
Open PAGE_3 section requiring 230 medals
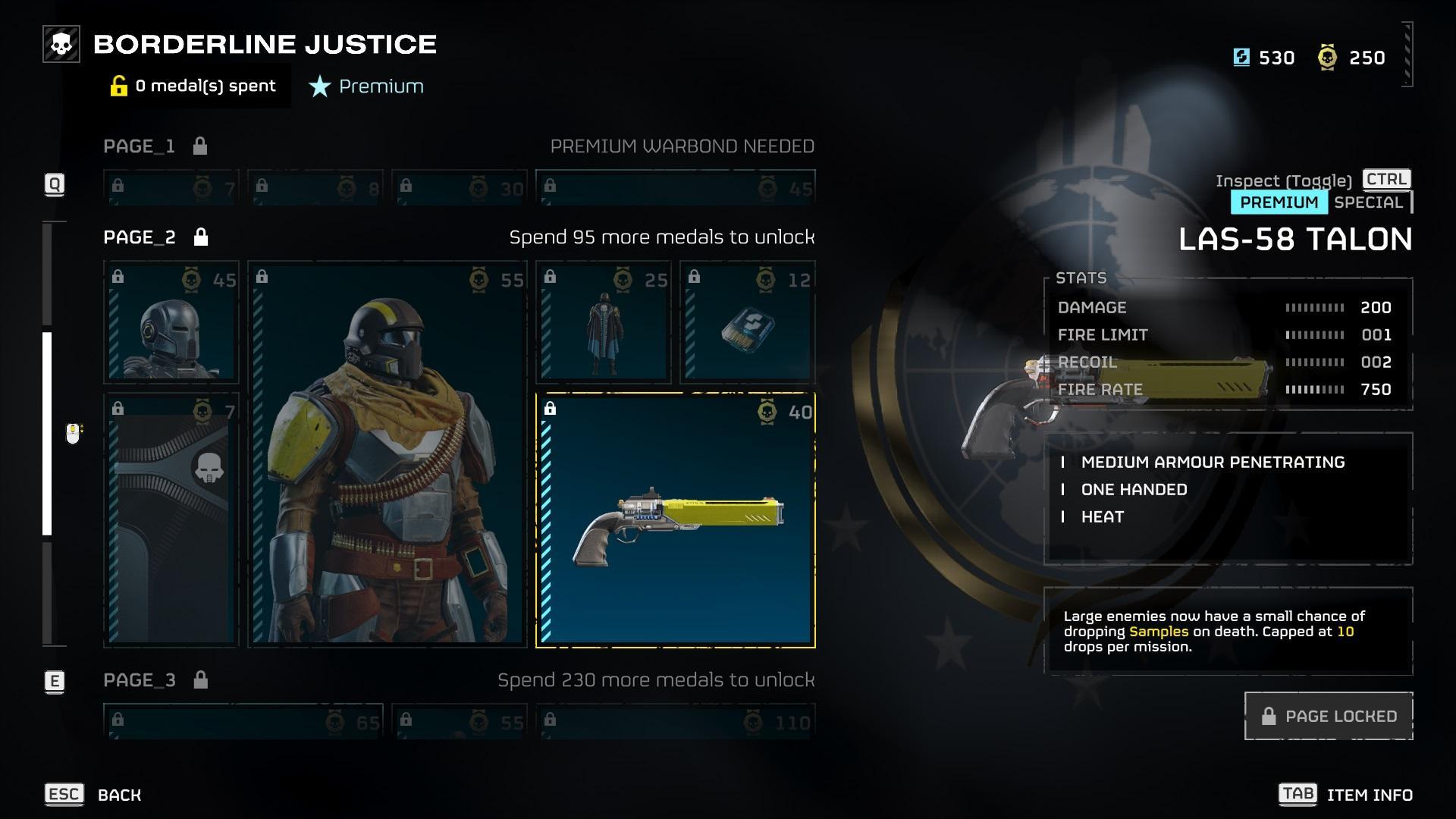pyautogui.click(x=139, y=680)
